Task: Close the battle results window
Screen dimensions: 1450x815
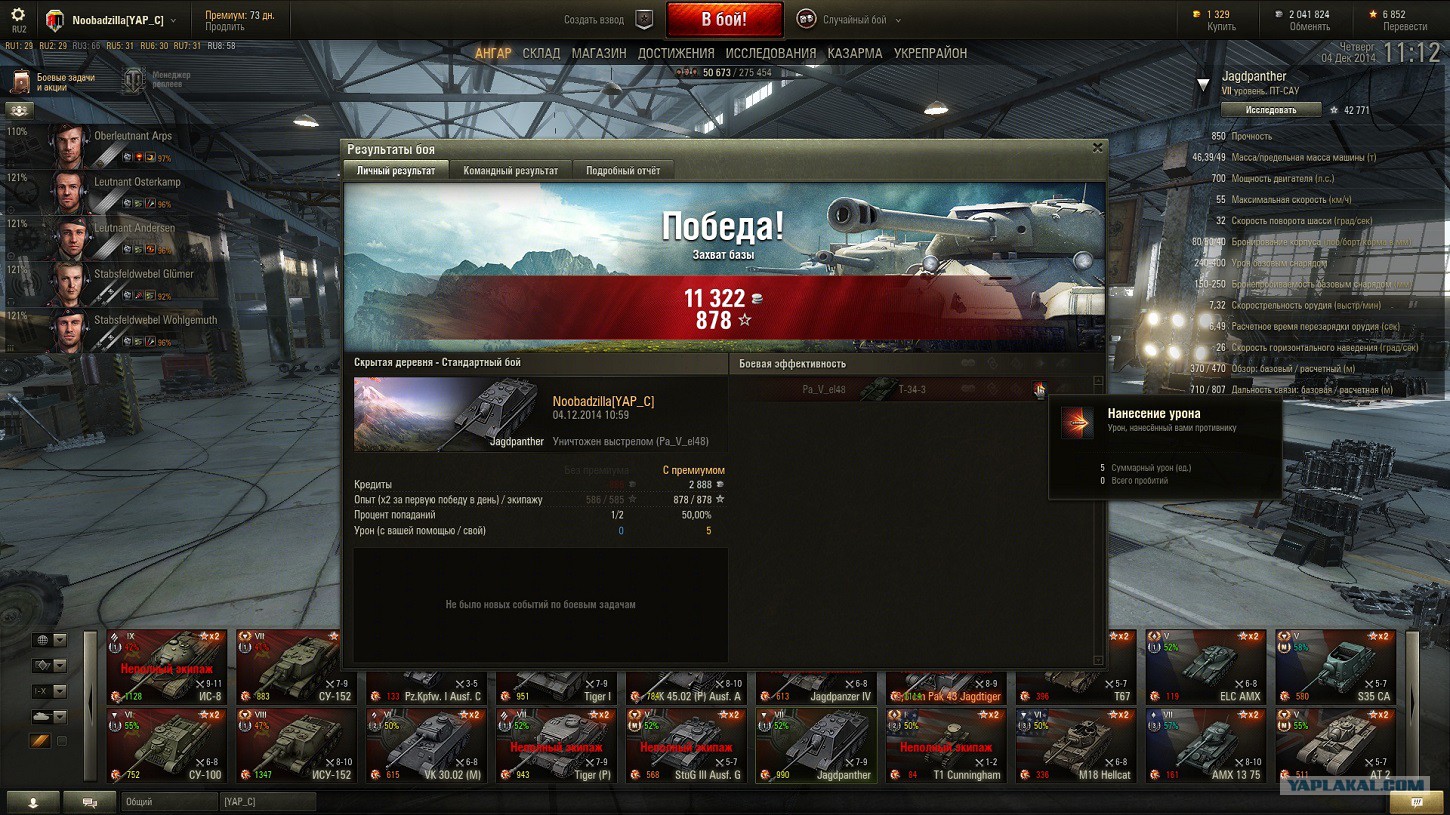Action: [x=1097, y=148]
